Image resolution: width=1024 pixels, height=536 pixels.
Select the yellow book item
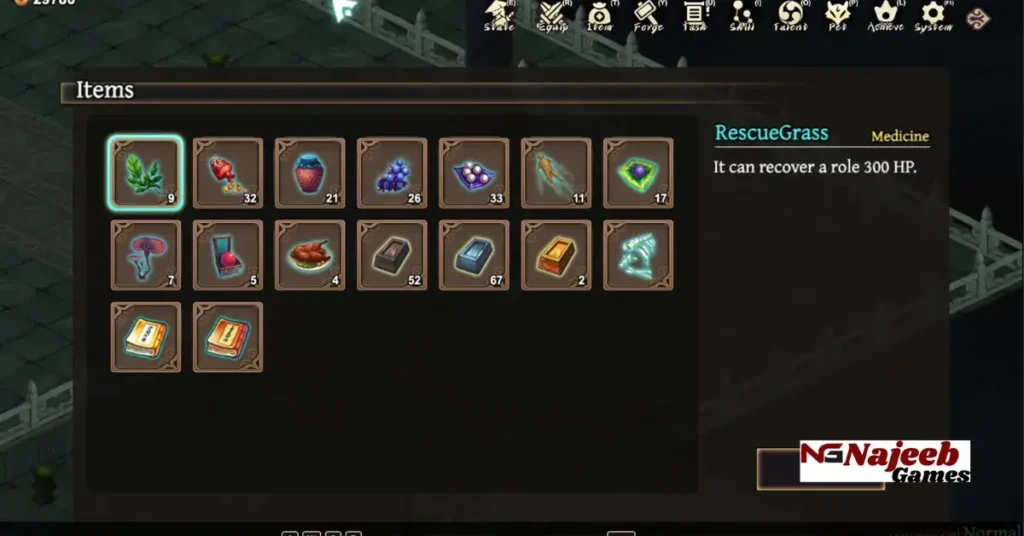146,337
